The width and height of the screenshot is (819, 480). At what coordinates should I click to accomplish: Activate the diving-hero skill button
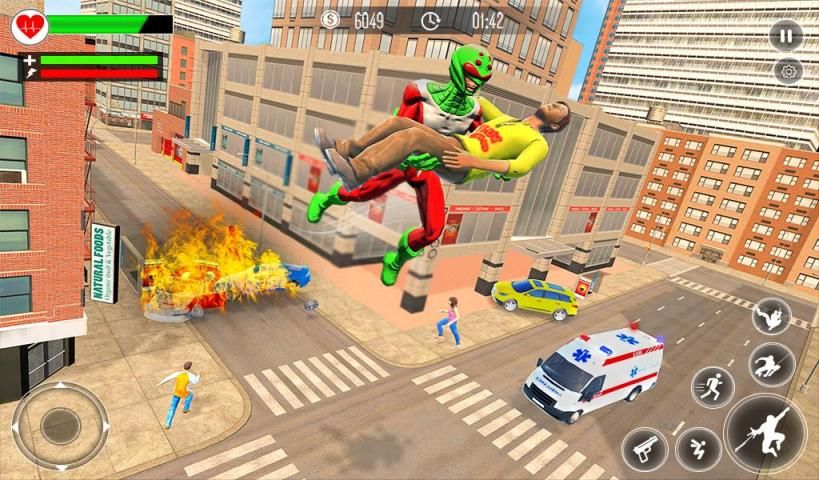tap(771, 316)
